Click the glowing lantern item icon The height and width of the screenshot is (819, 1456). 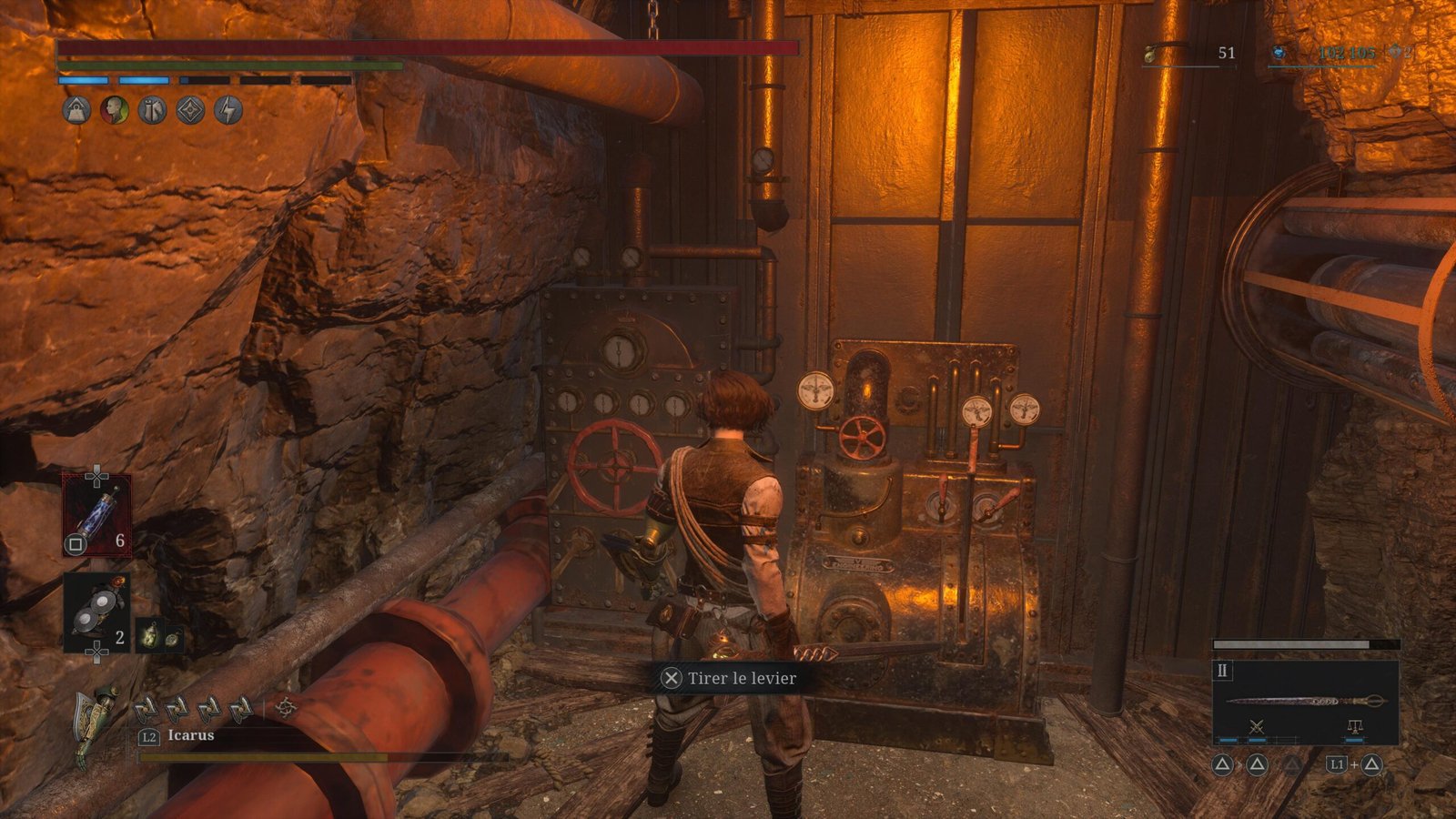click(149, 635)
